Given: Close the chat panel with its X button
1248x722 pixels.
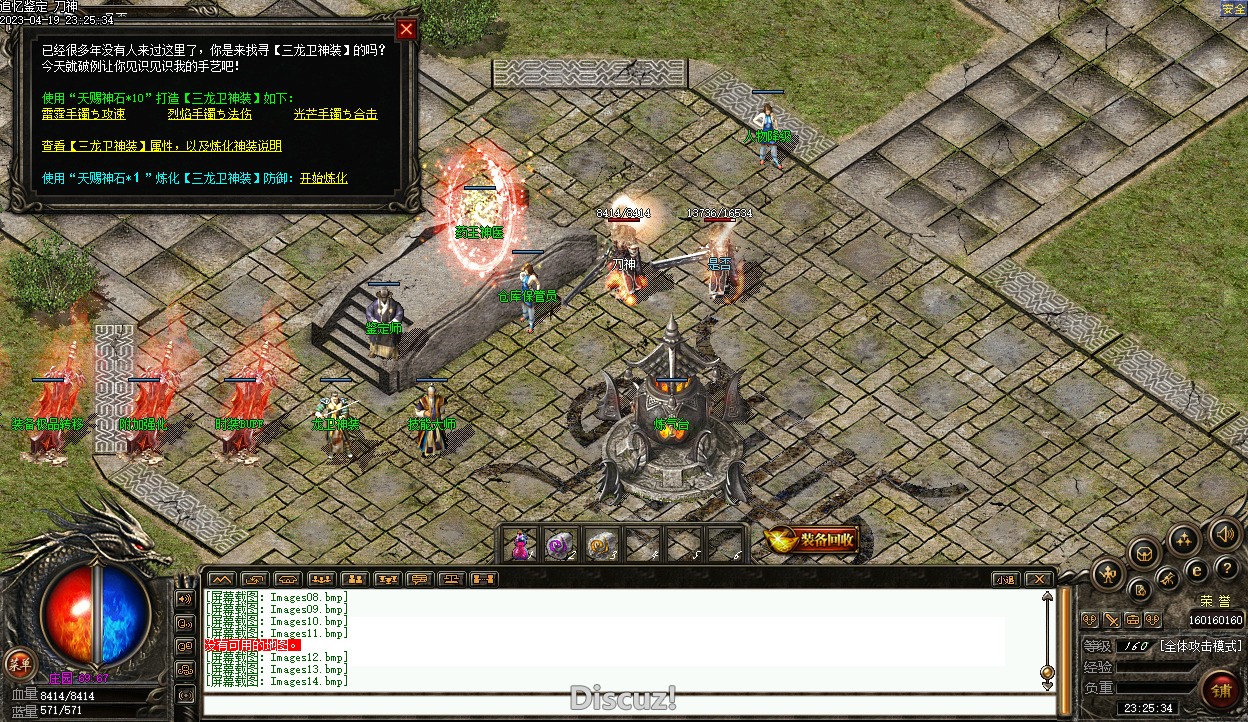Looking at the screenshot, I should (1039, 579).
